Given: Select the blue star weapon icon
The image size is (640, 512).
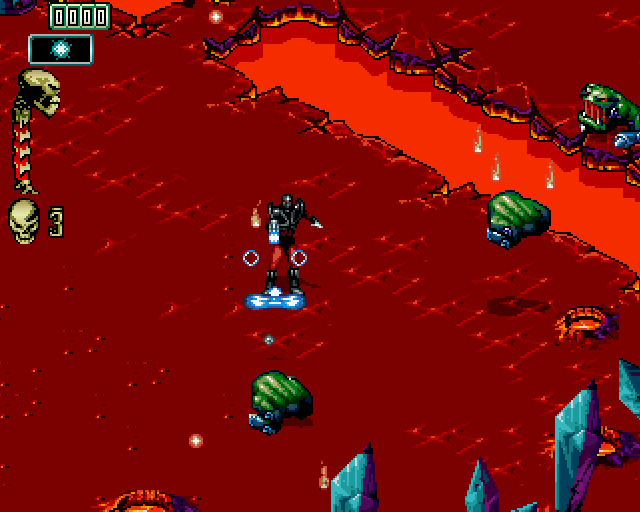Looking at the screenshot, I should pos(61,49).
